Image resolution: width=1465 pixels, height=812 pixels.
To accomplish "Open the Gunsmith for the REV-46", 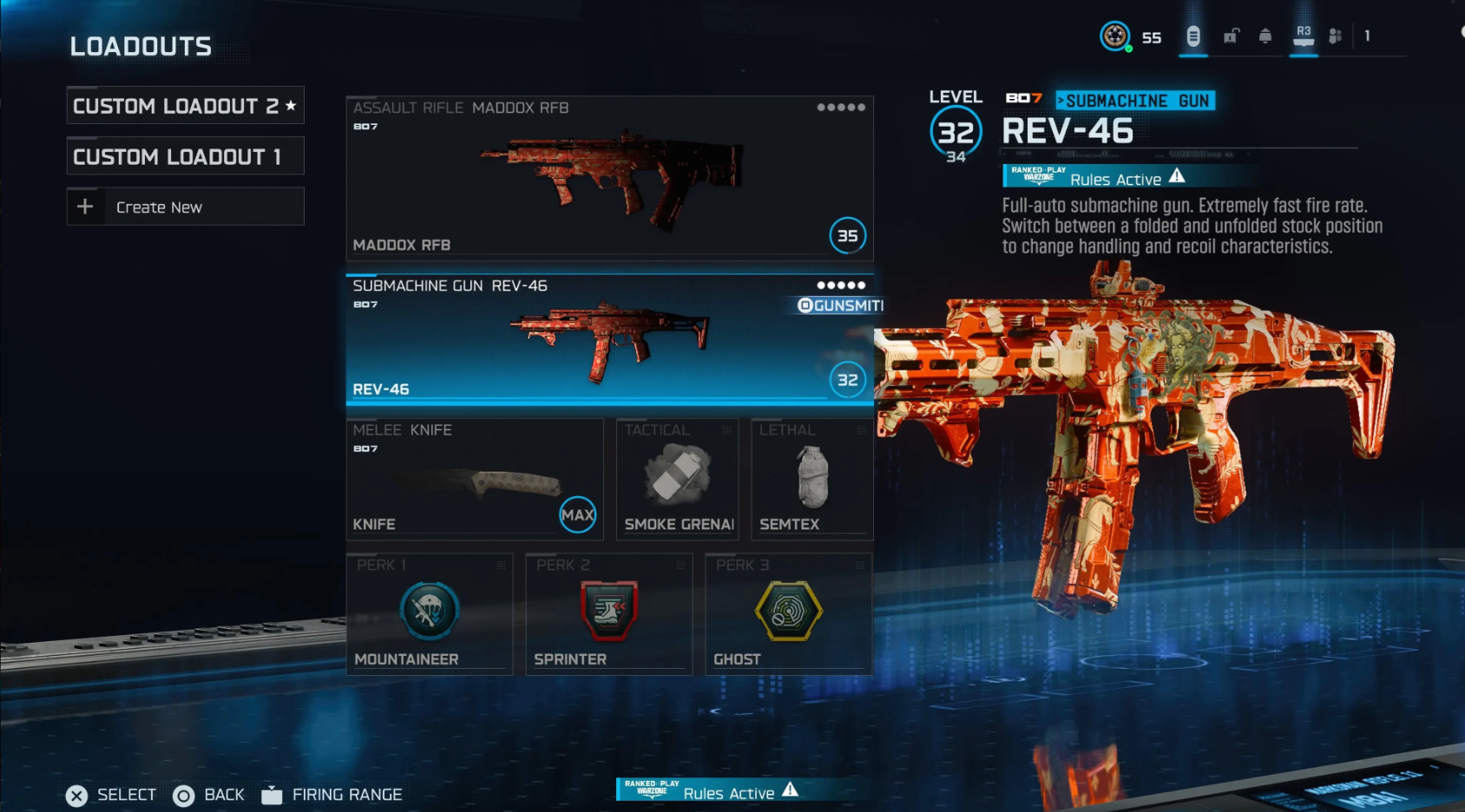I will tap(836, 305).
